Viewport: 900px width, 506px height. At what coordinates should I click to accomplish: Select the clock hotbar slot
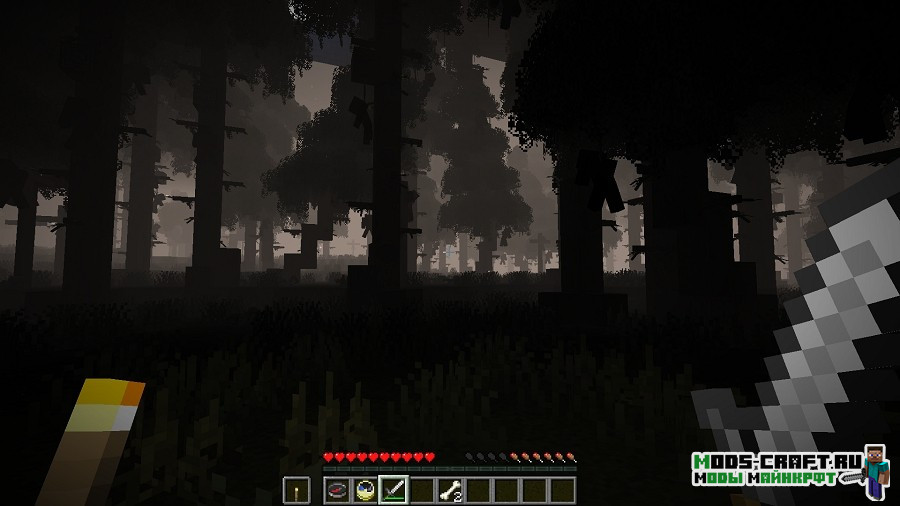click(365, 490)
